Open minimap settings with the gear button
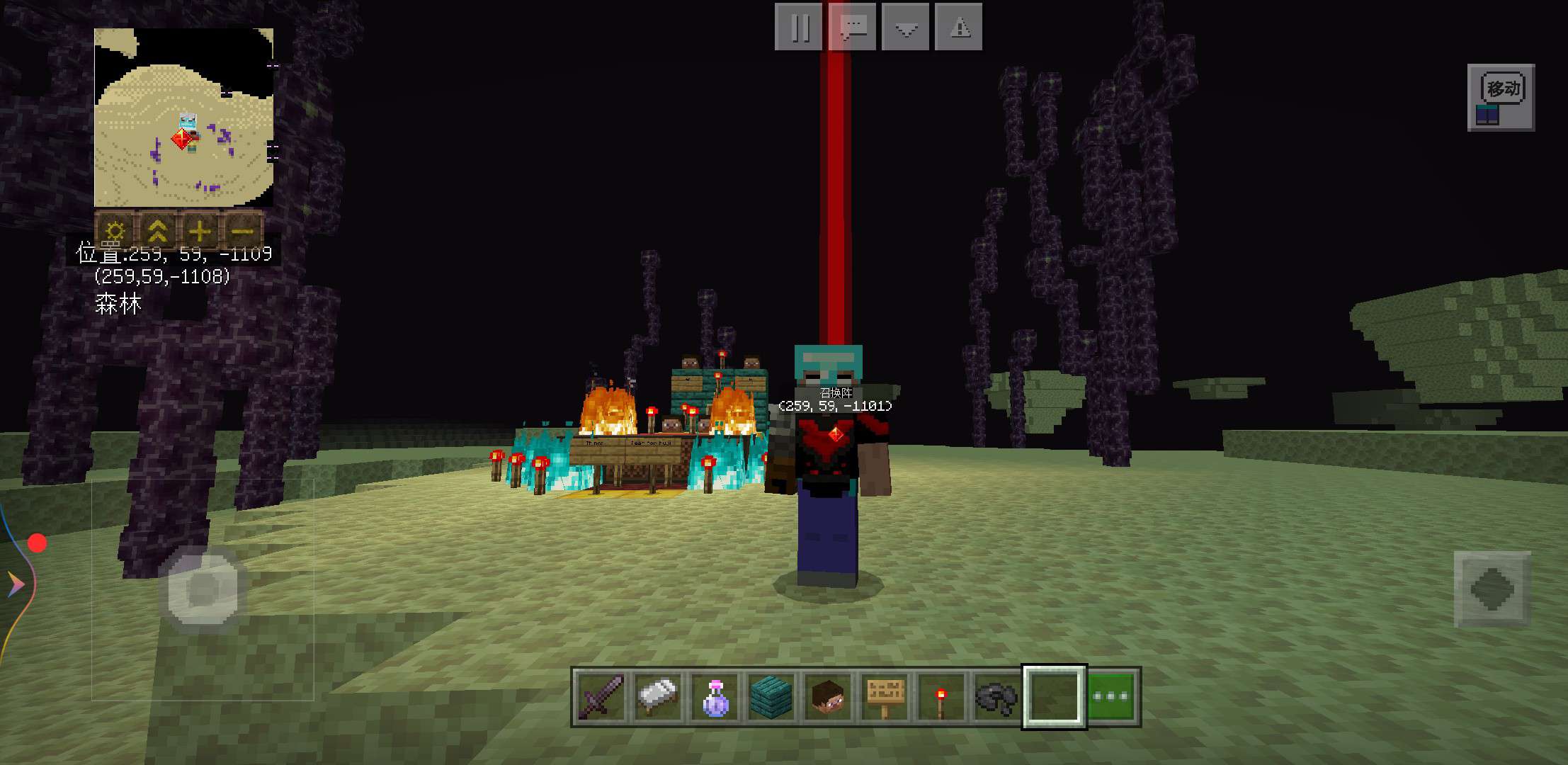This screenshot has height=765, width=1568. (x=115, y=230)
